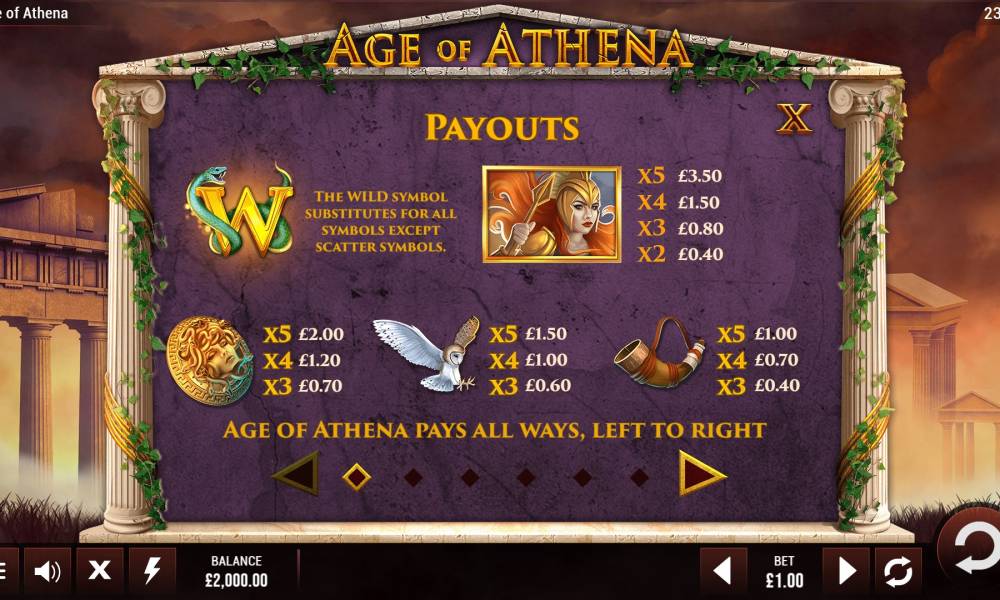Close the payouts panel with the gold X
Screen dimensions: 1000x600
click(794, 119)
